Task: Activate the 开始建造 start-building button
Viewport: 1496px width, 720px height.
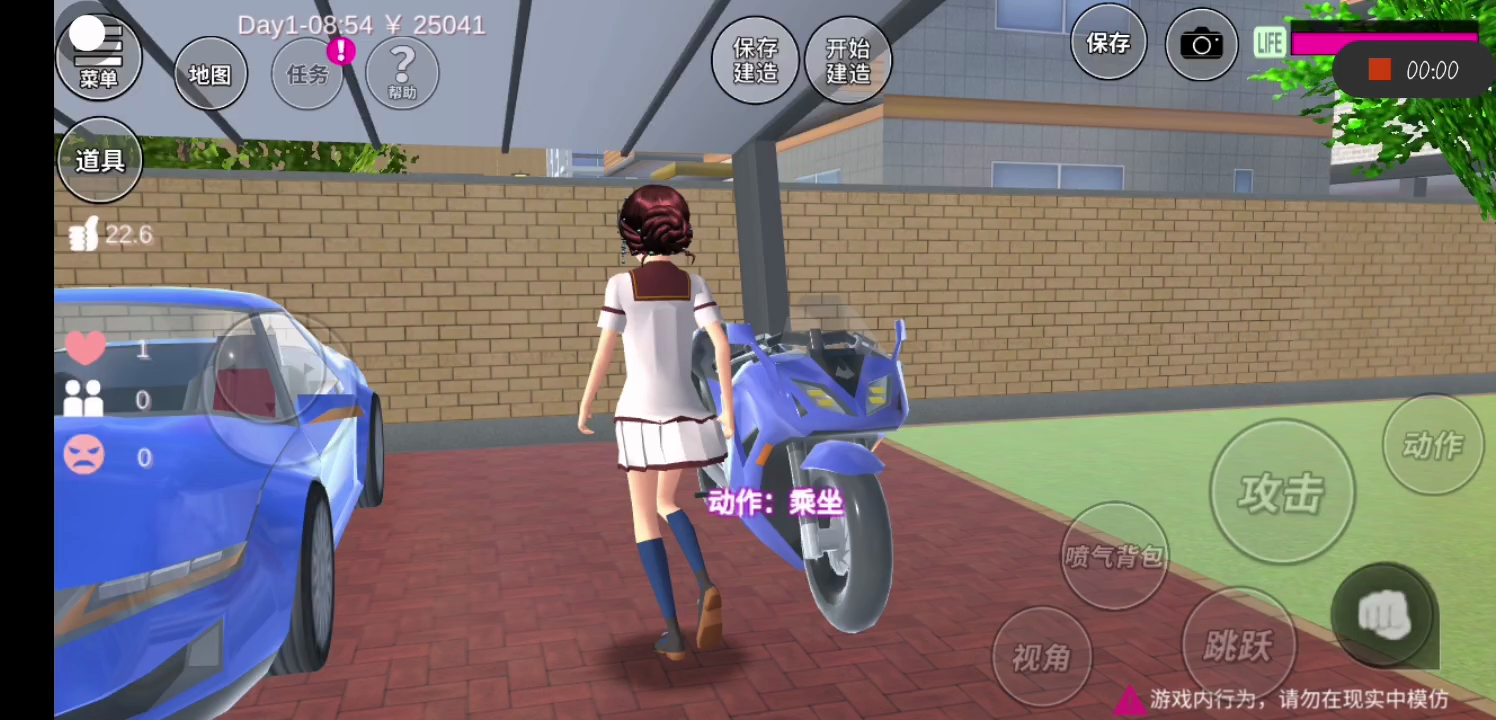Action: click(x=848, y=60)
